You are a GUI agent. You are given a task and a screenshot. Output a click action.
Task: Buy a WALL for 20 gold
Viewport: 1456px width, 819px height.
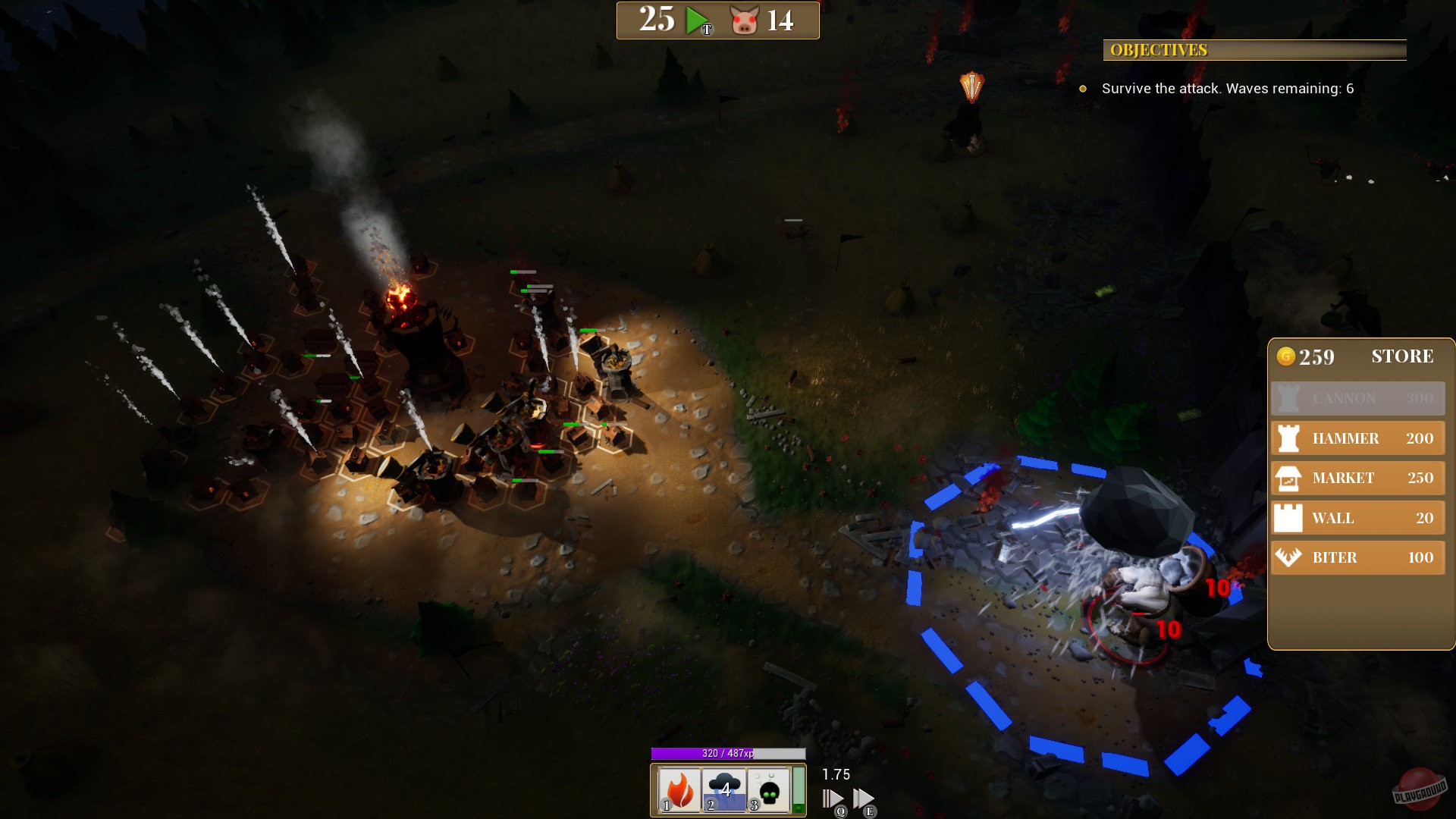[x=1357, y=518]
